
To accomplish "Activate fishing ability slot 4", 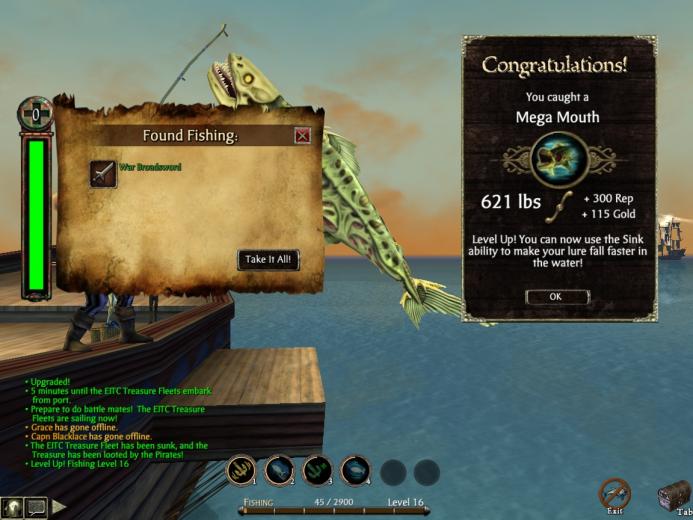I will 356,470.
